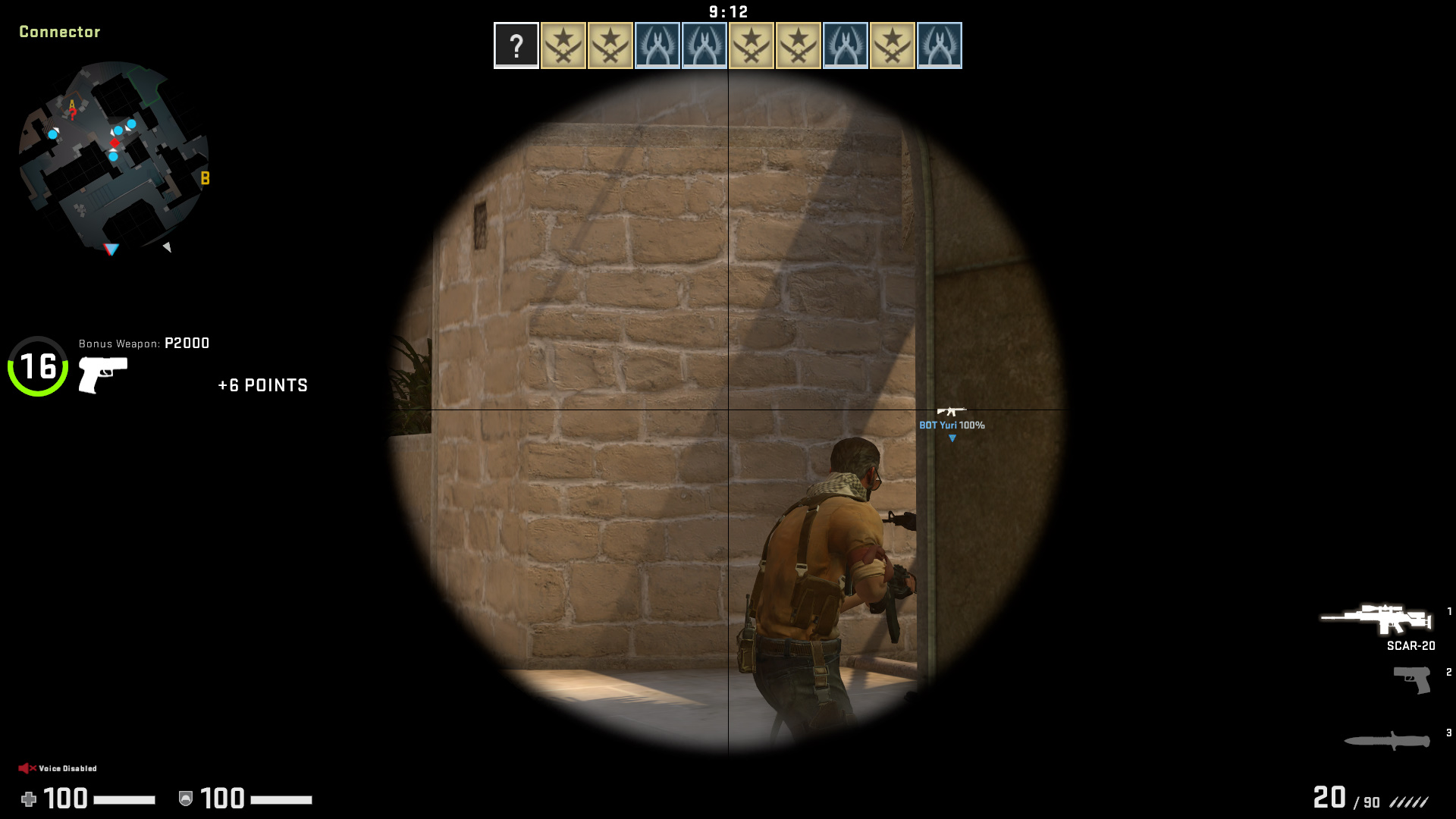The width and height of the screenshot is (1456, 819).
Task: Click the player arrow on the minimap
Action: click(110, 248)
